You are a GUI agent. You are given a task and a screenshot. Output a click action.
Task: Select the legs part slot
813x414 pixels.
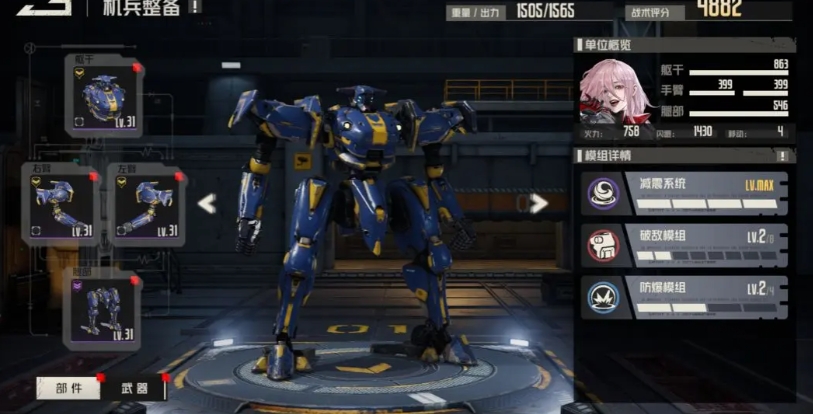pyautogui.click(x=103, y=307)
